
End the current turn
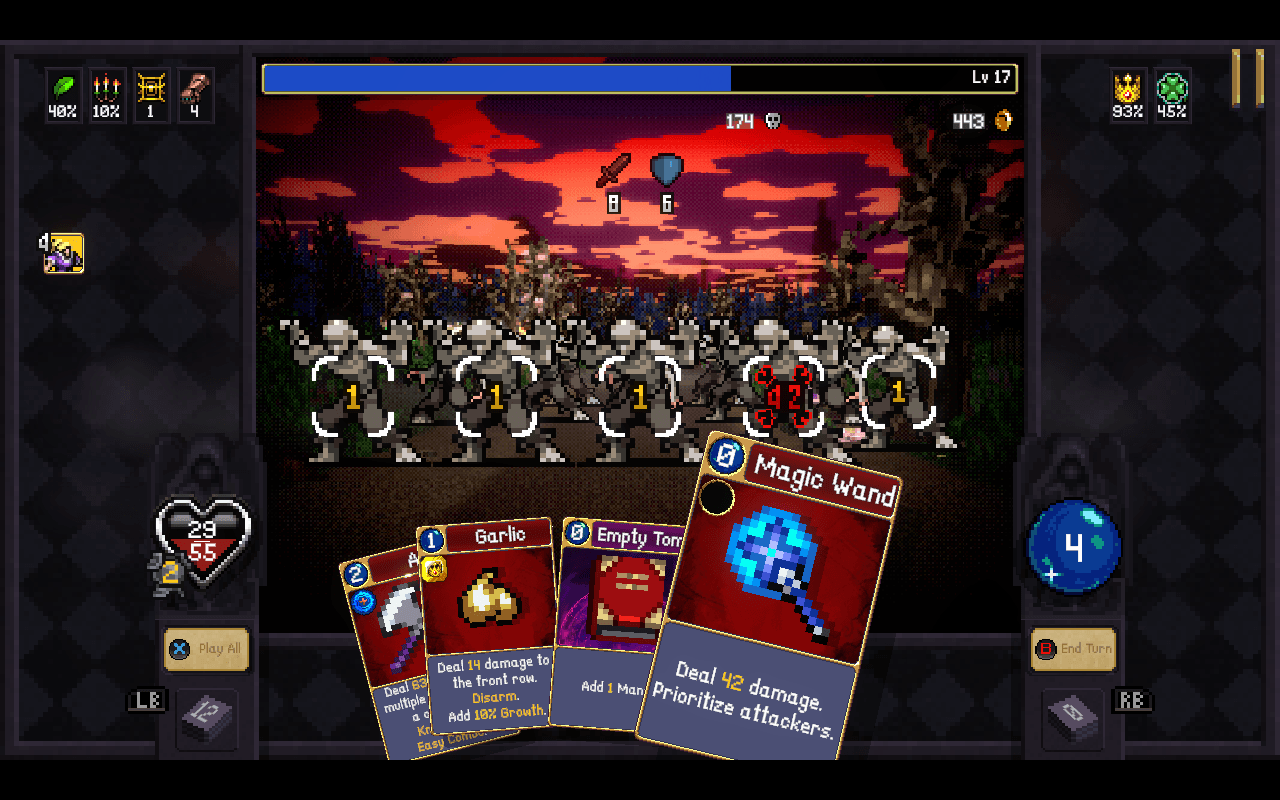1073,649
